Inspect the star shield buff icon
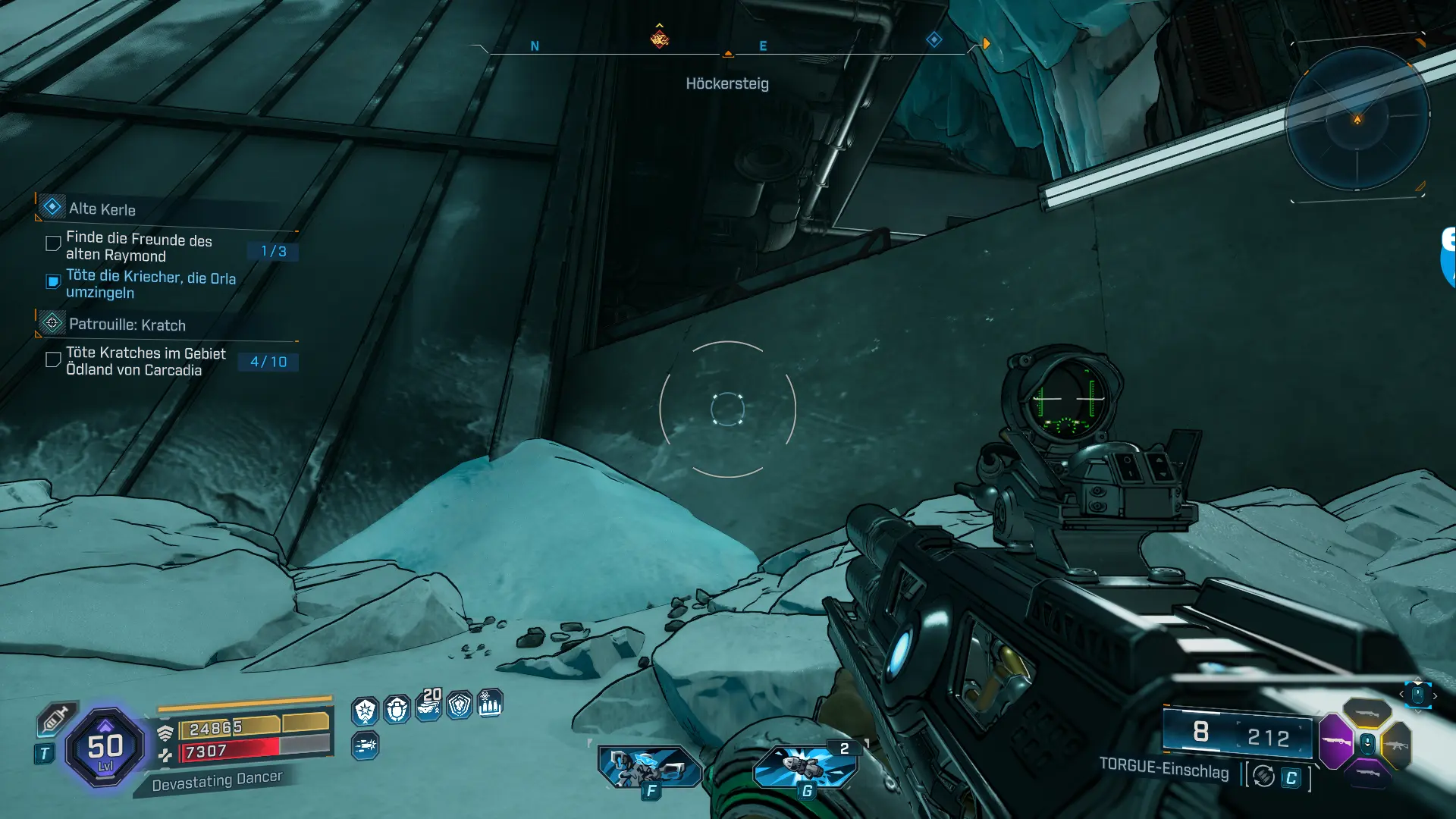This screenshot has width=1456, height=819. click(x=366, y=711)
